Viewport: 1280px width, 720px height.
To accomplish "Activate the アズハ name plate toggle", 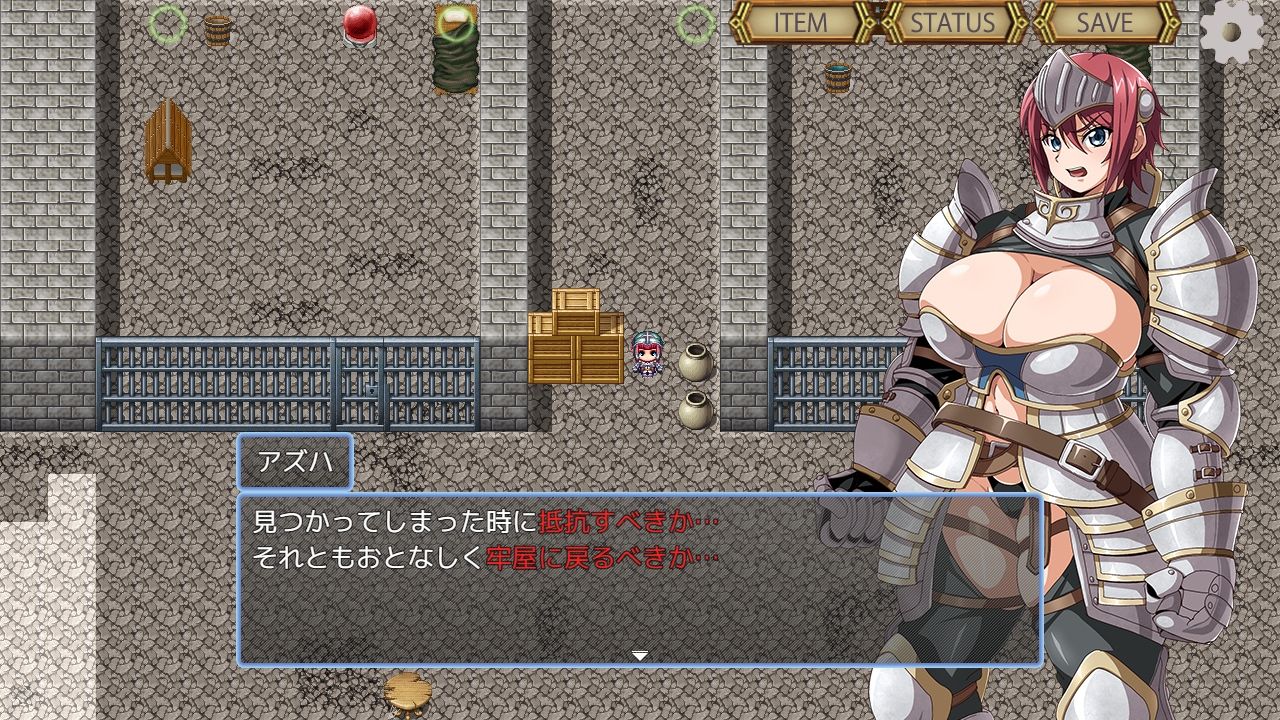I will click(x=293, y=461).
